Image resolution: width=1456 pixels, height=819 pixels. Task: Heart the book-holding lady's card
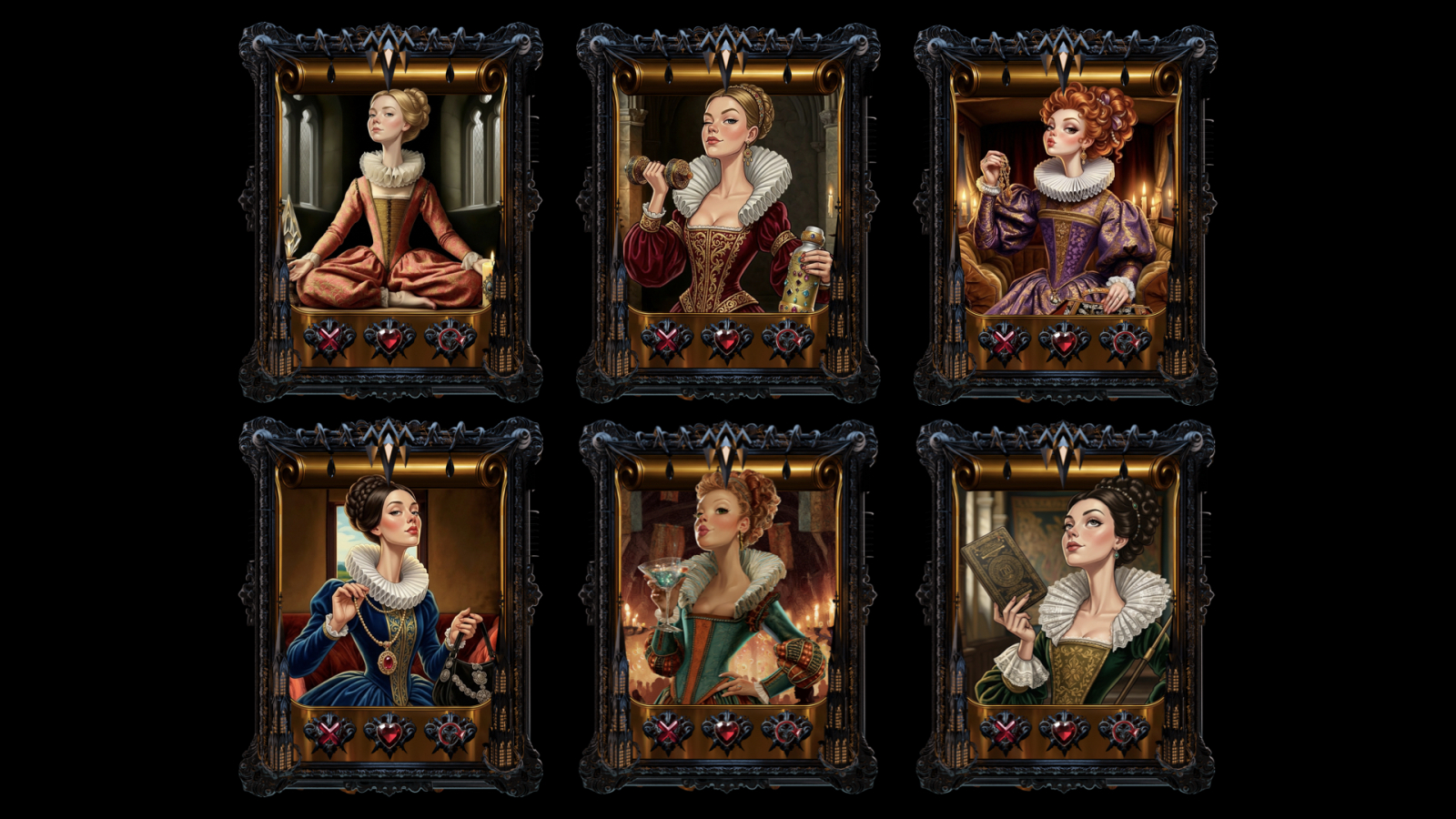[1065, 732]
